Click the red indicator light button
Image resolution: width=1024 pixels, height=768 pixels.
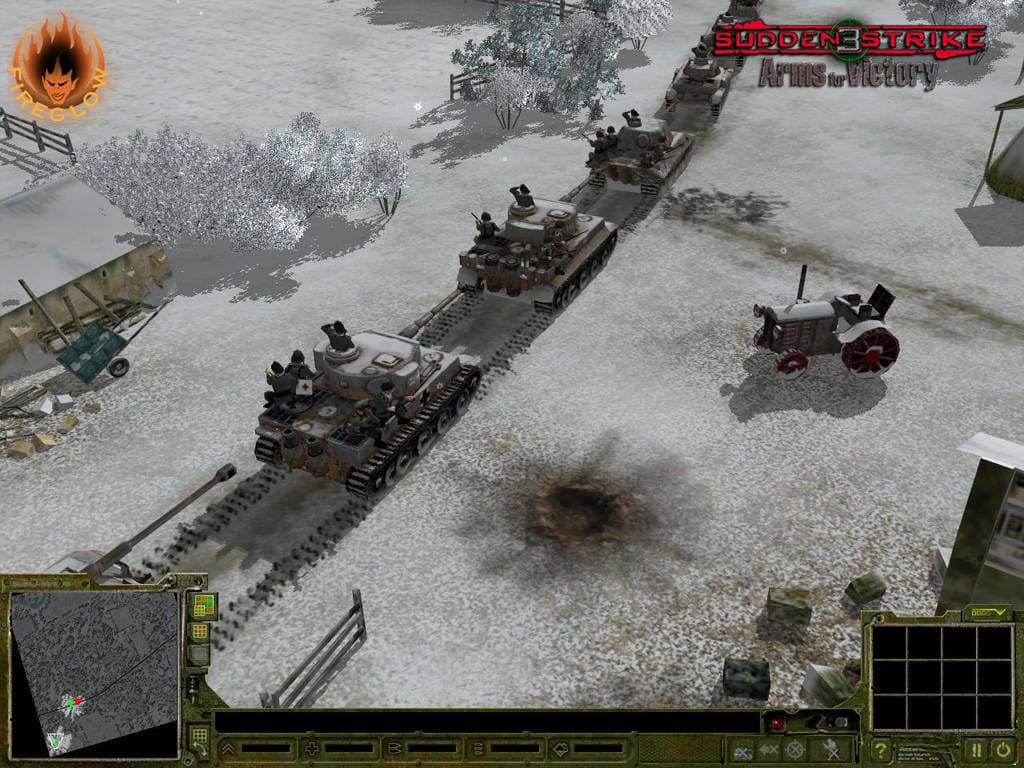tap(777, 724)
